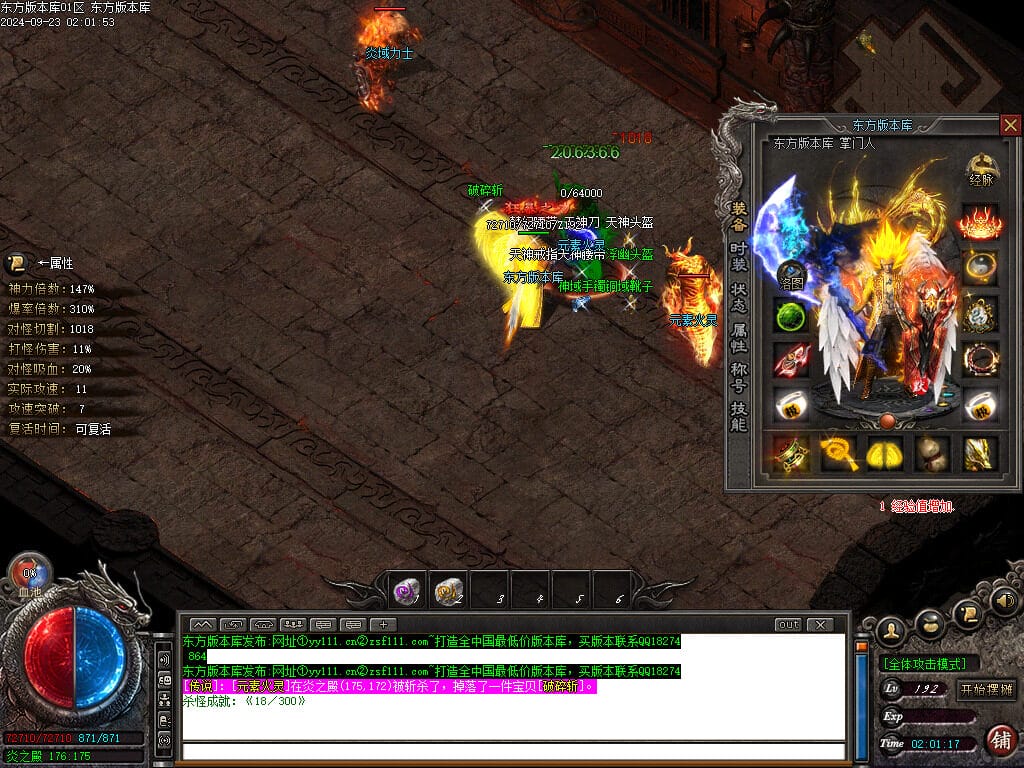The height and width of the screenshot is (768, 1024).
Task: Toggle the 全体攻击模式 attack mode
Action: coord(929,663)
